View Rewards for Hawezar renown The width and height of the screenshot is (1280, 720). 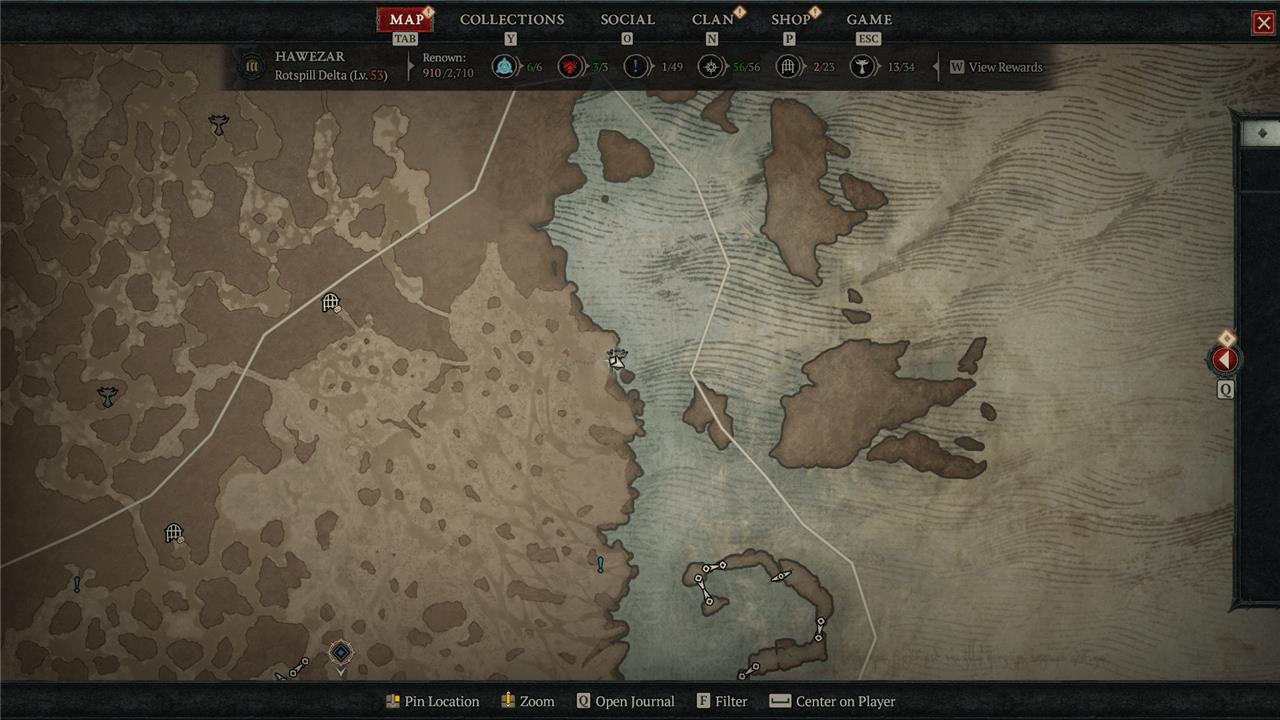[996, 67]
